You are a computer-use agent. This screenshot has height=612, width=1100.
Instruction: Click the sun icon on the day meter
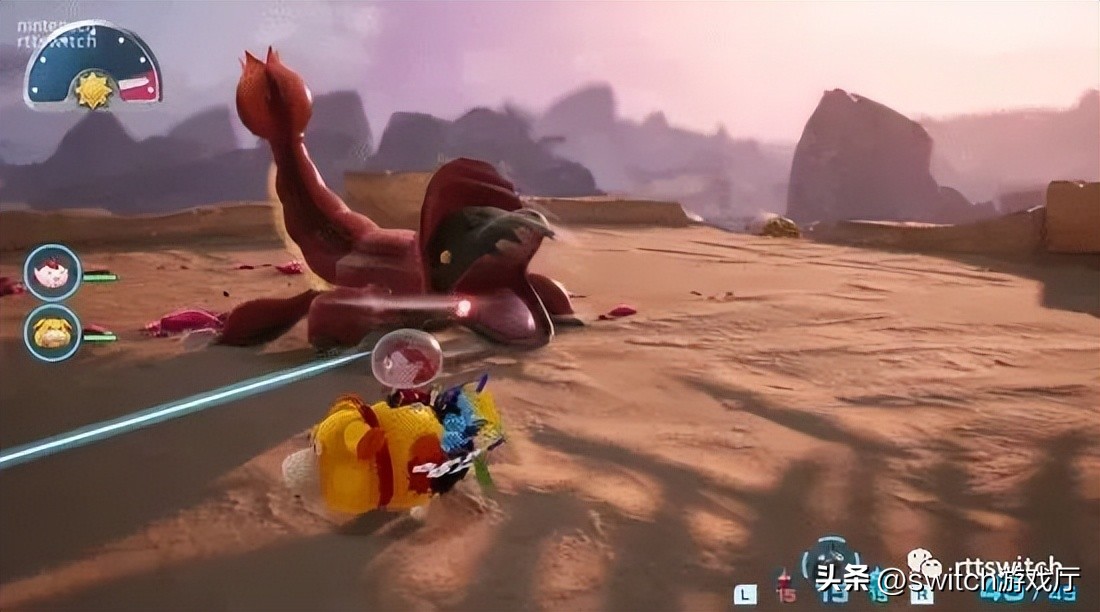(93, 90)
